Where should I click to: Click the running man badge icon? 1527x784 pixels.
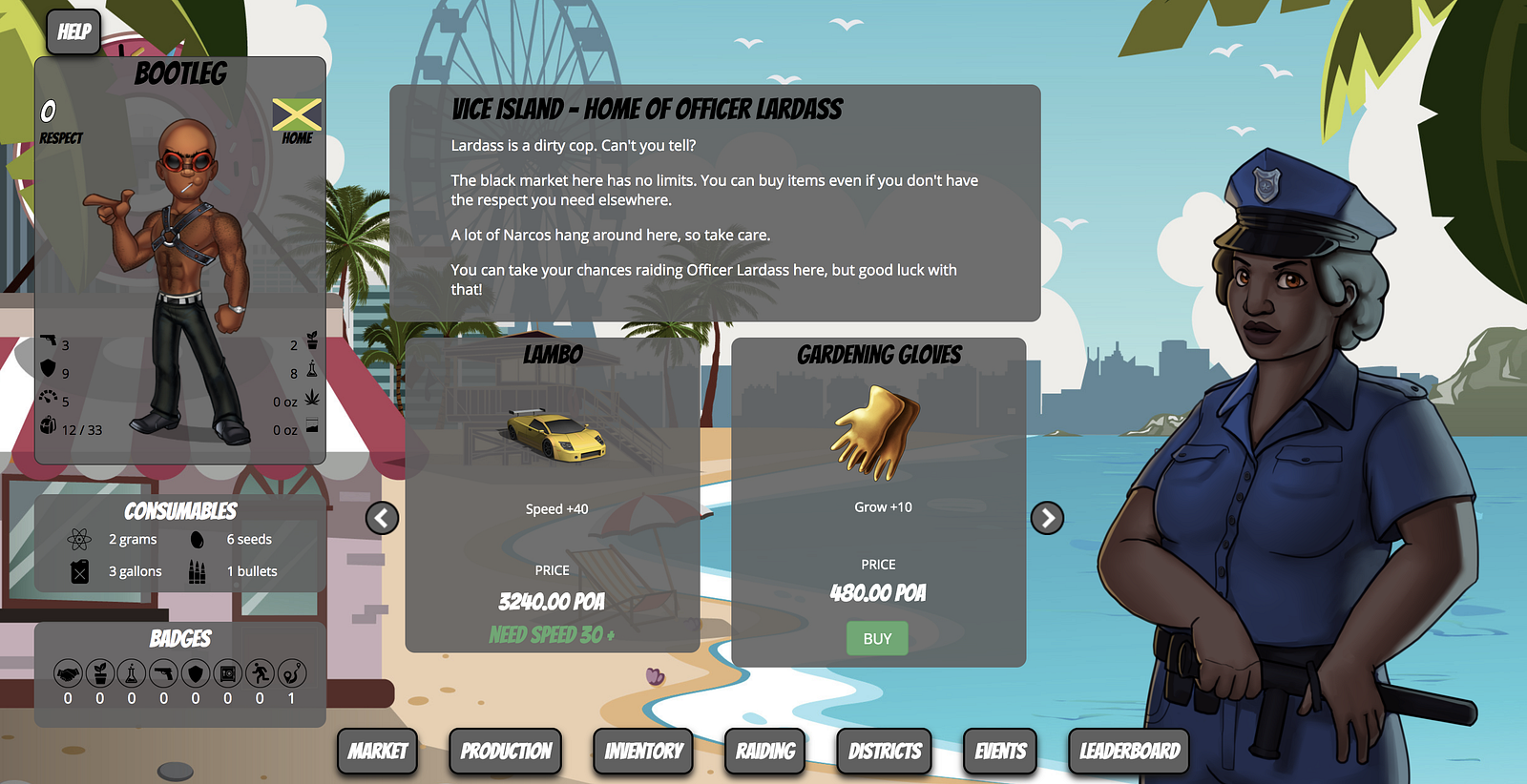click(260, 674)
